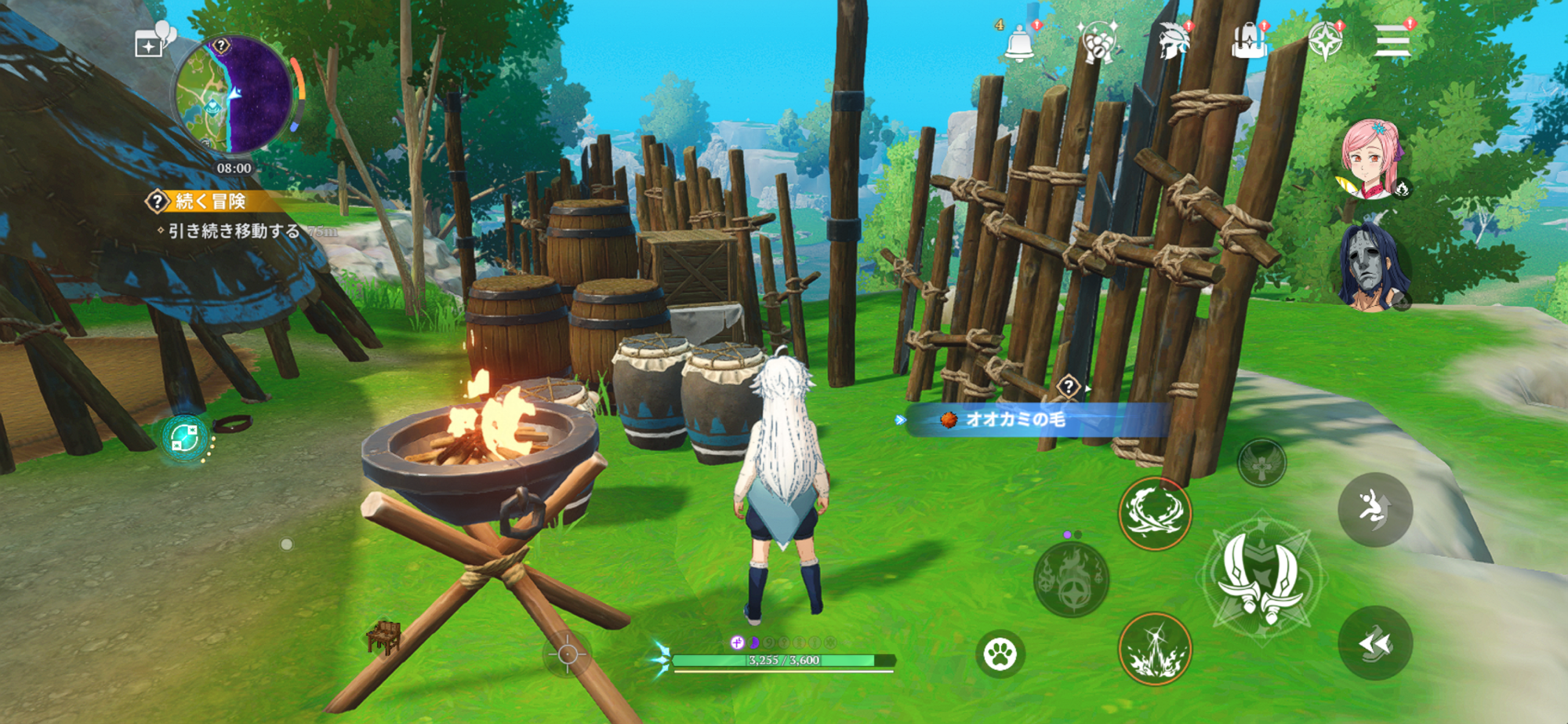
Task: Open the notification bell icon
Action: pyautogui.click(x=1019, y=42)
